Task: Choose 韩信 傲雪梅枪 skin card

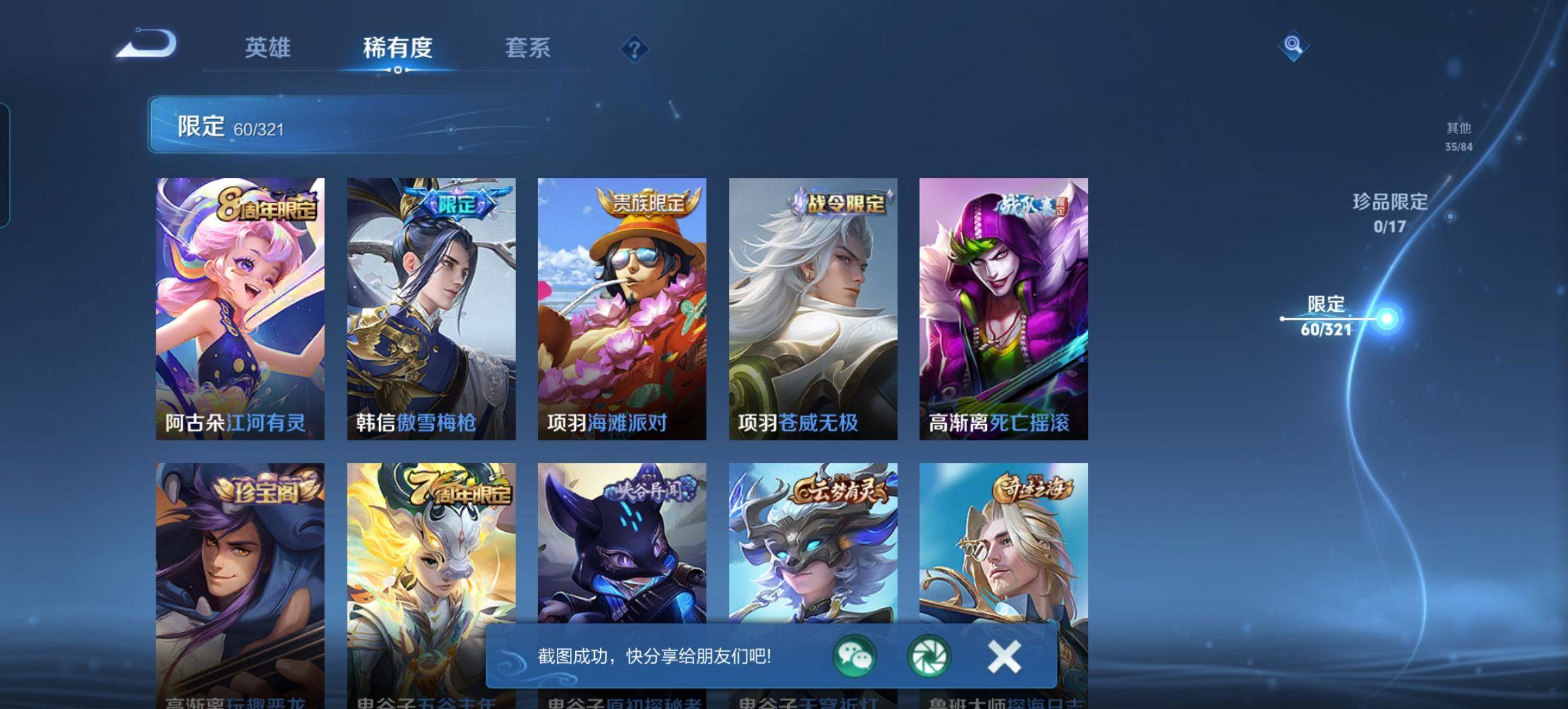Action: [x=431, y=309]
